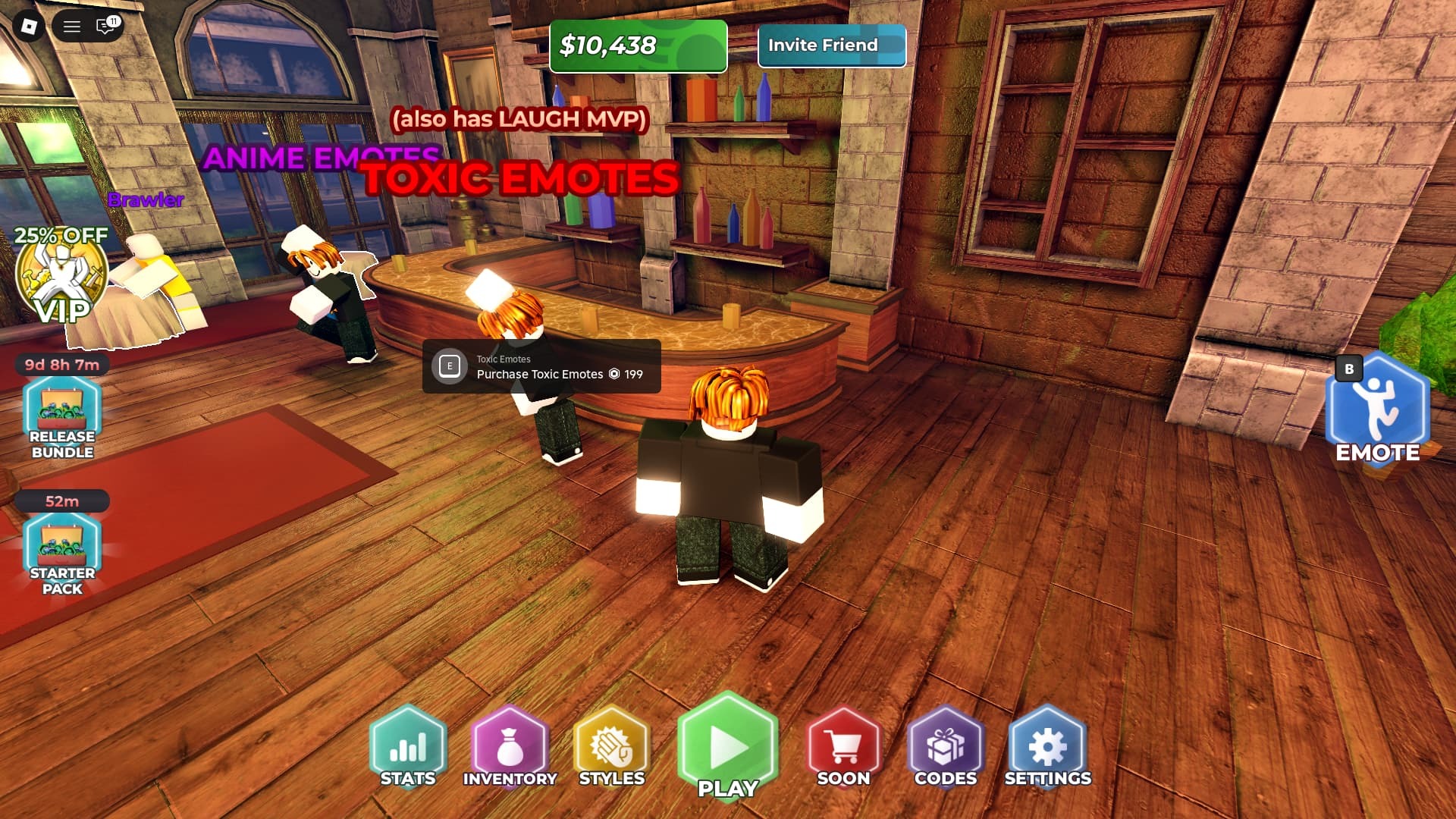1456x819 pixels.
Task: Open the Roblox logo menu
Action: 29,27
